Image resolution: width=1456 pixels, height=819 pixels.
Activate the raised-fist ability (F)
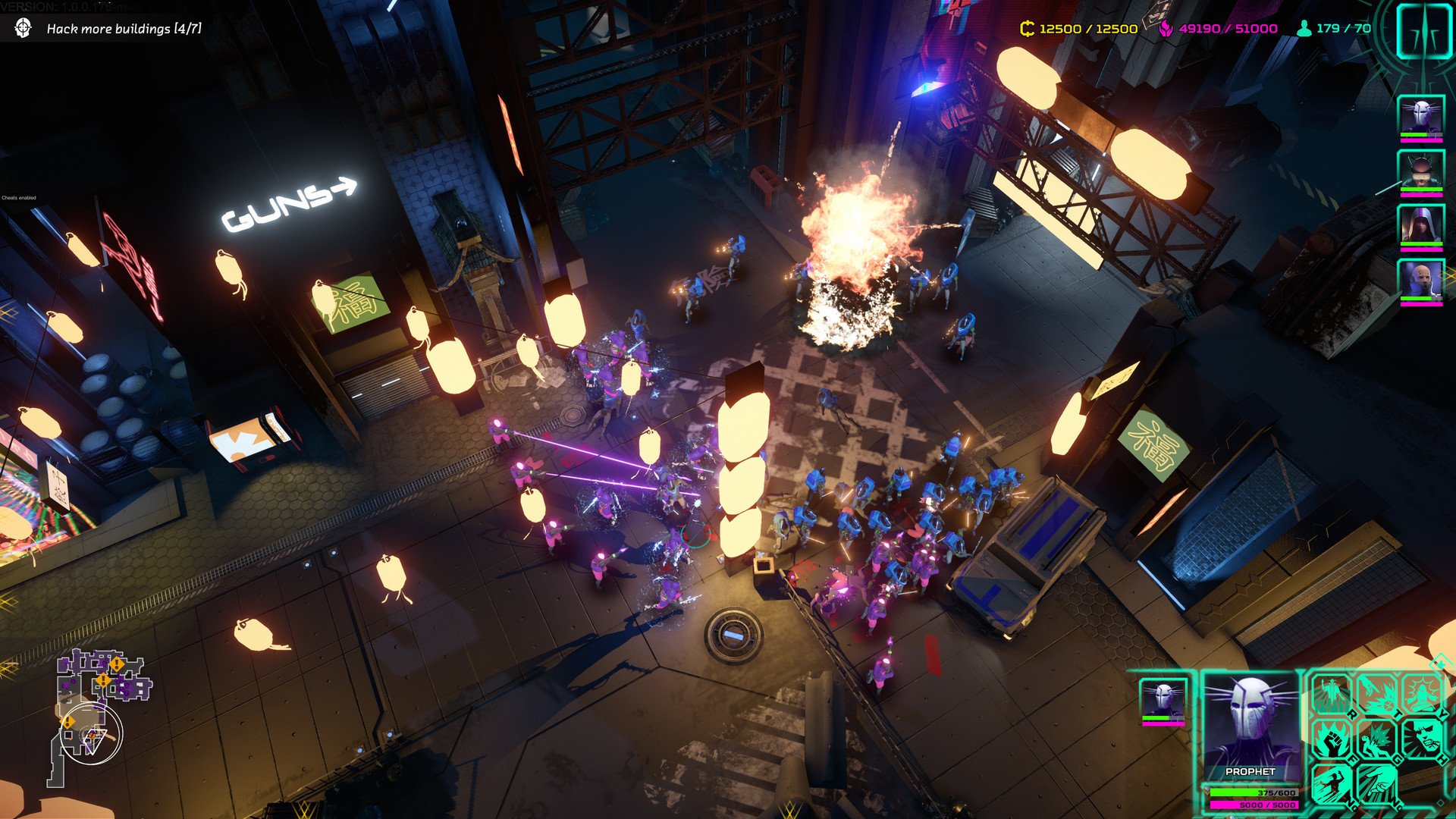tap(1332, 739)
